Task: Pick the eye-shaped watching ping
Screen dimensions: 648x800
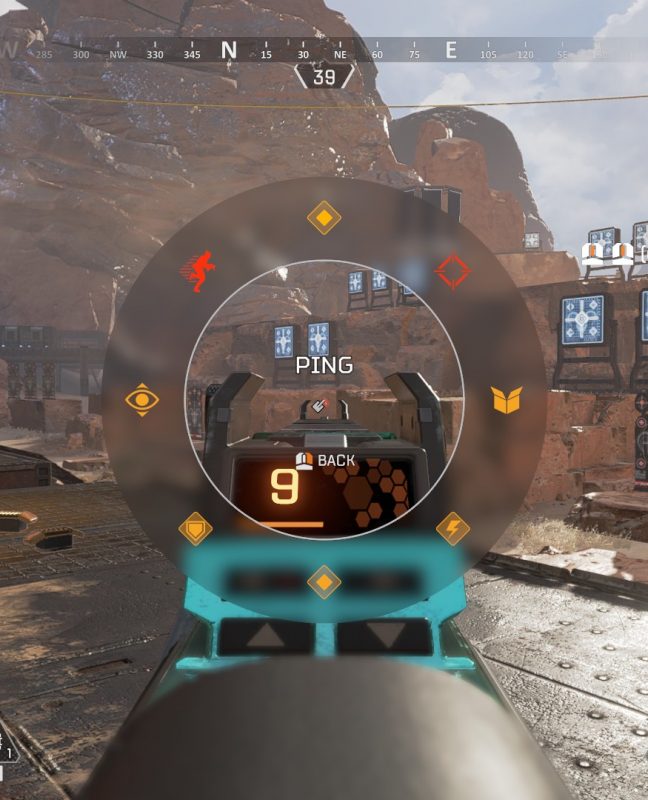Action: 142,400
